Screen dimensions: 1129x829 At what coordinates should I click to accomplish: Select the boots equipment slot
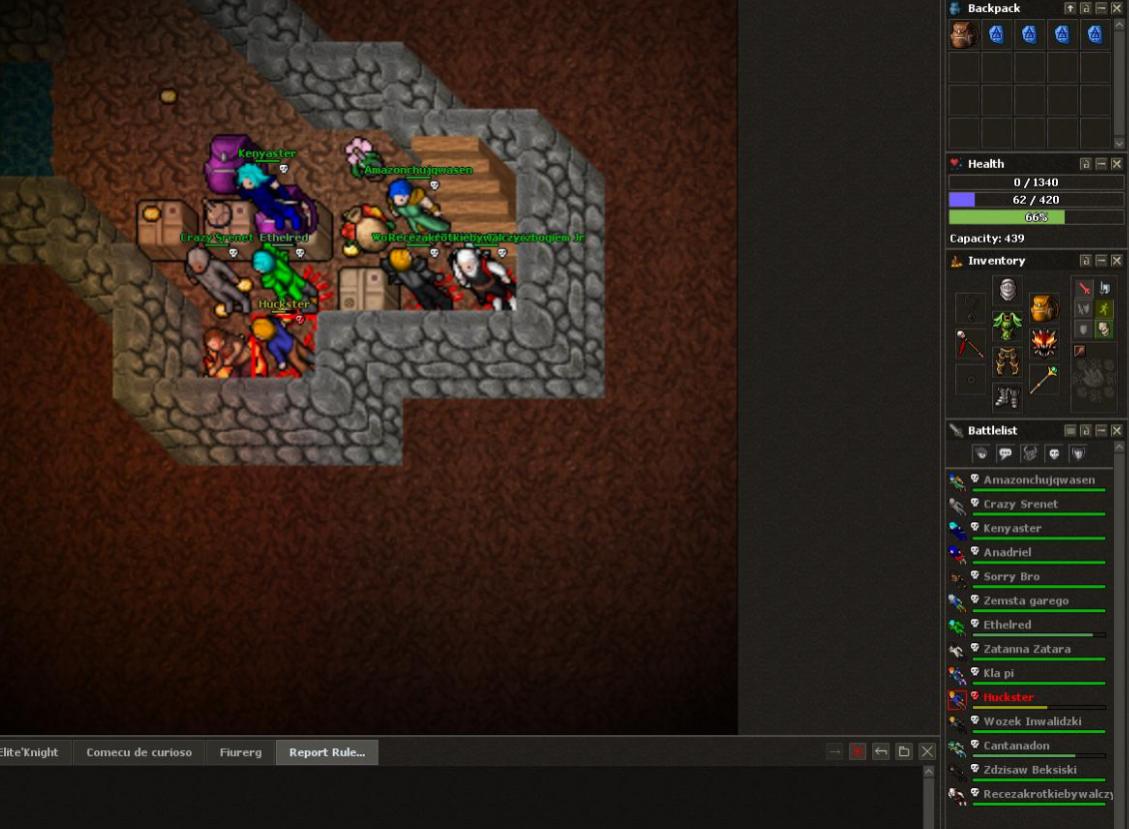point(1007,396)
